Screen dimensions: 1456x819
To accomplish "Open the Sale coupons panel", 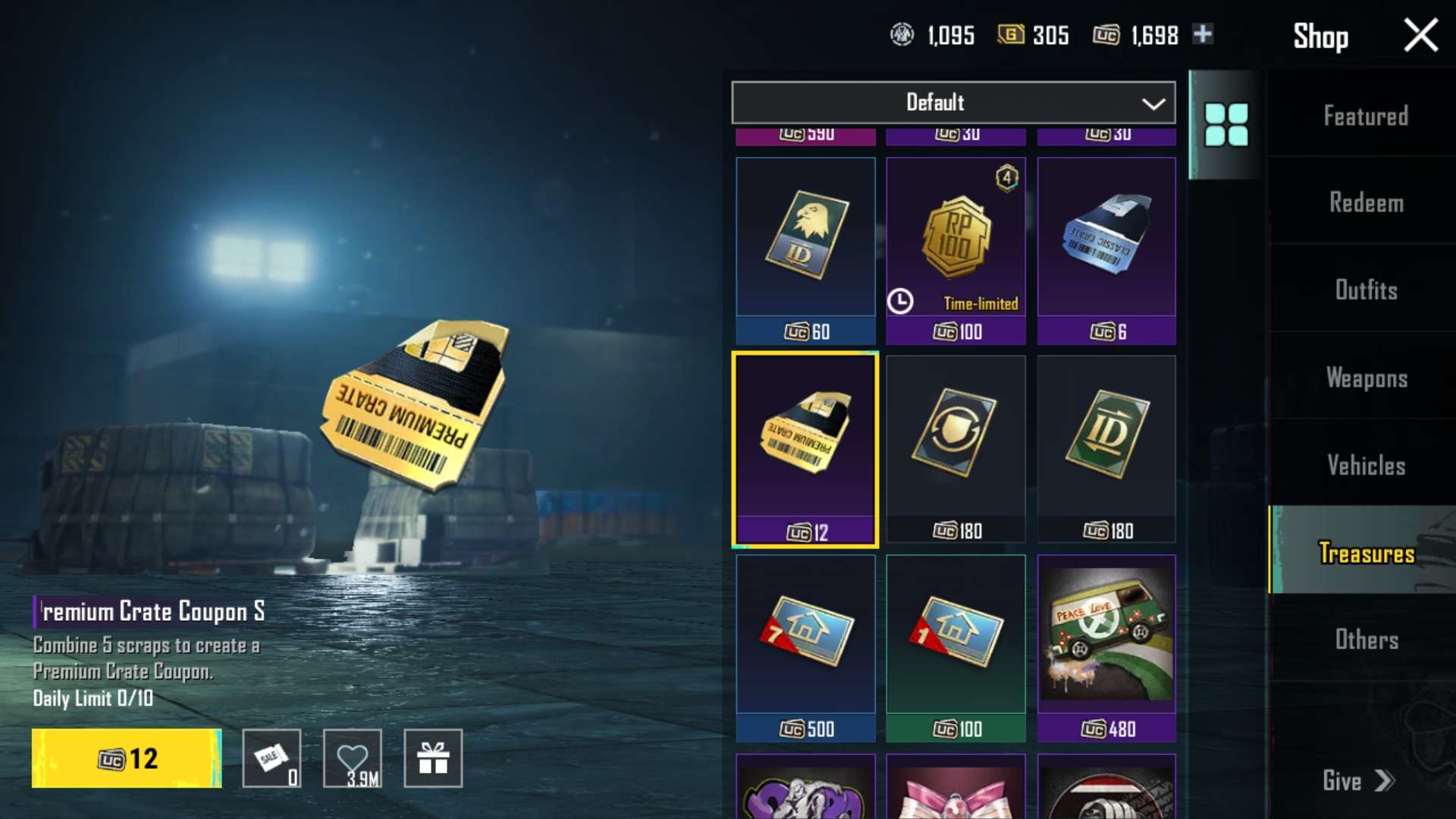I will (x=271, y=758).
